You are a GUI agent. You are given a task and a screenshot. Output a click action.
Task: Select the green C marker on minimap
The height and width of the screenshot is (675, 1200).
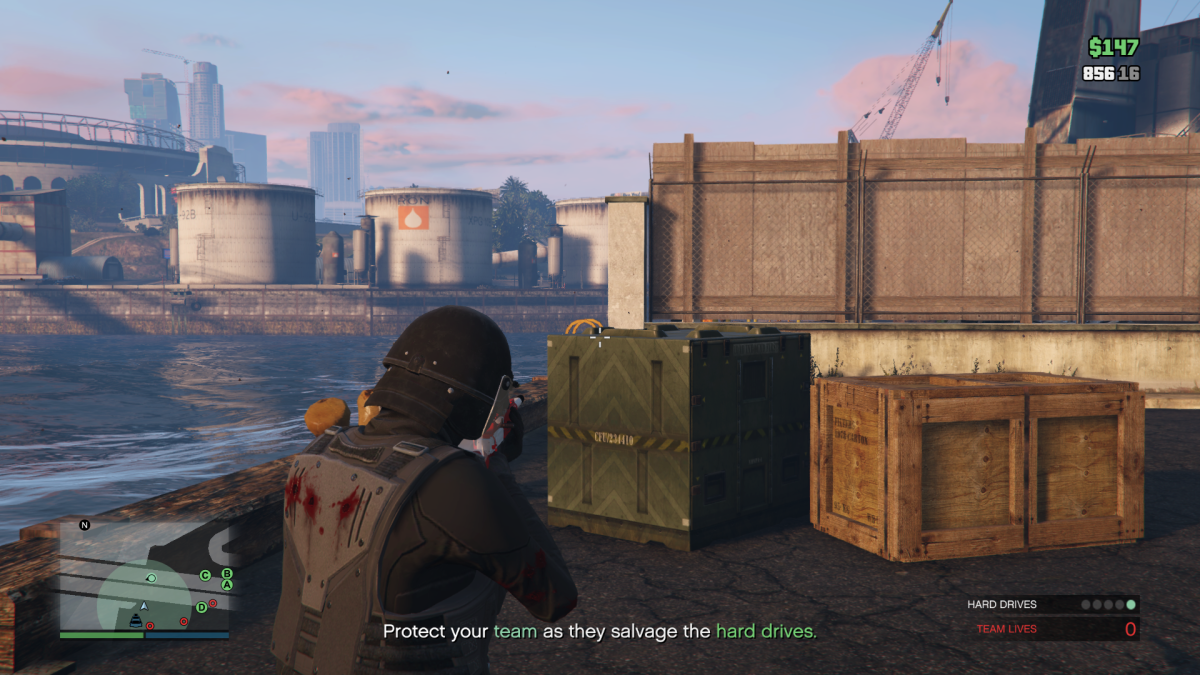pyautogui.click(x=205, y=575)
